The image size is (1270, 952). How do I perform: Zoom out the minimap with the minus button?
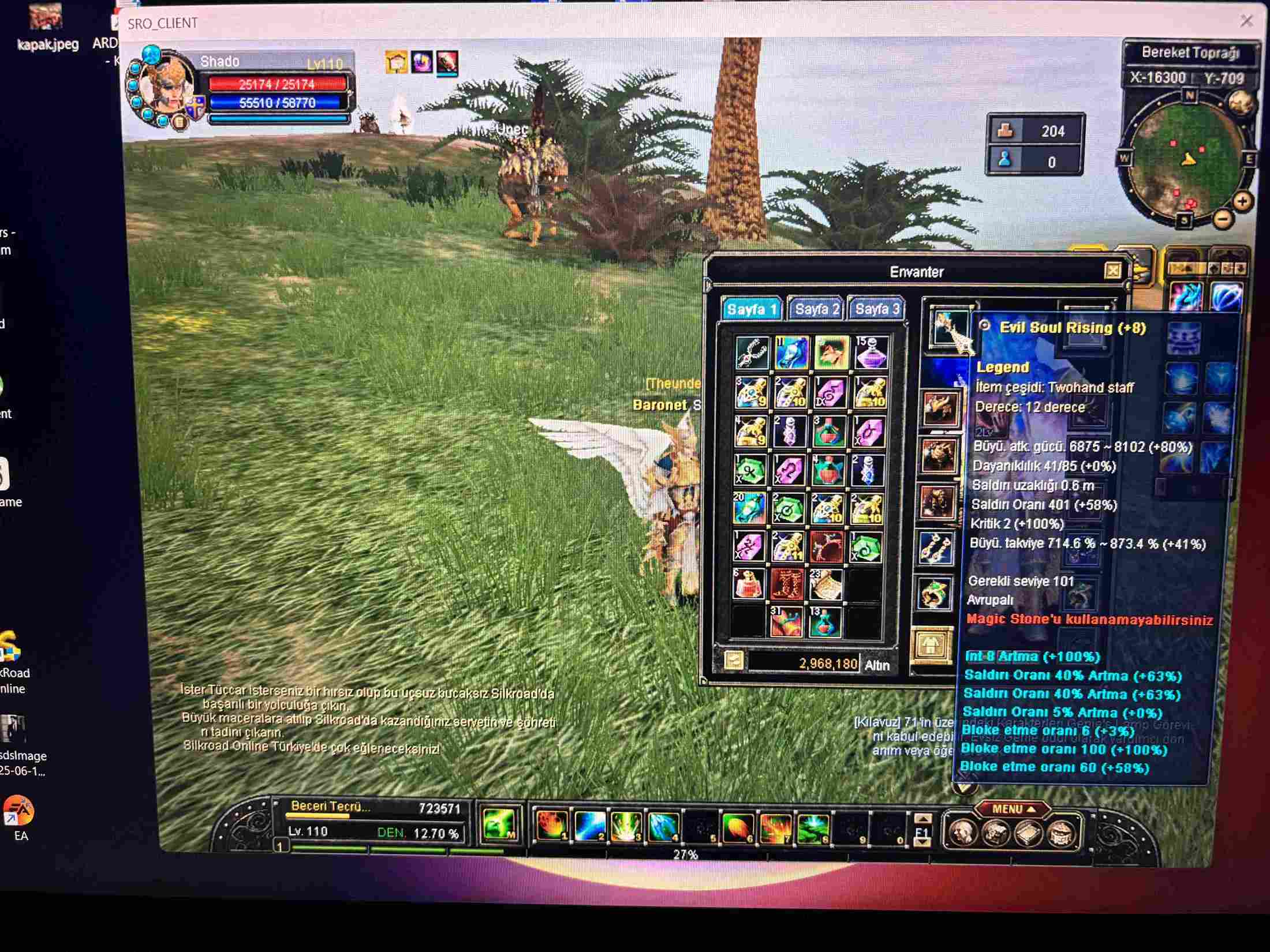pyautogui.click(x=1223, y=219)
